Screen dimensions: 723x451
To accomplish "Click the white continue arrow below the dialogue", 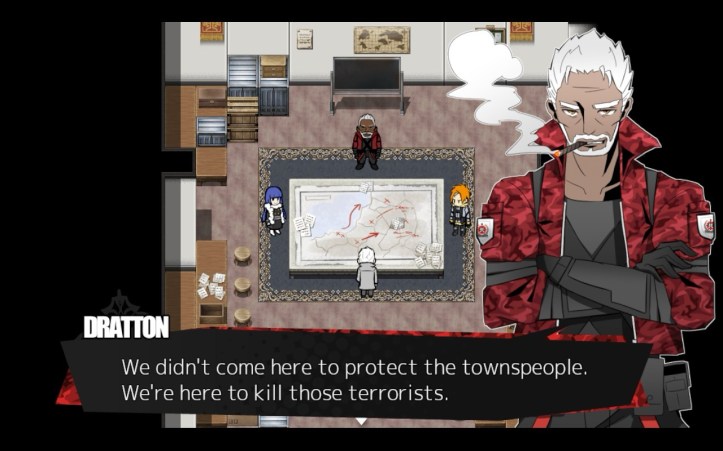I will click(361, 422).
